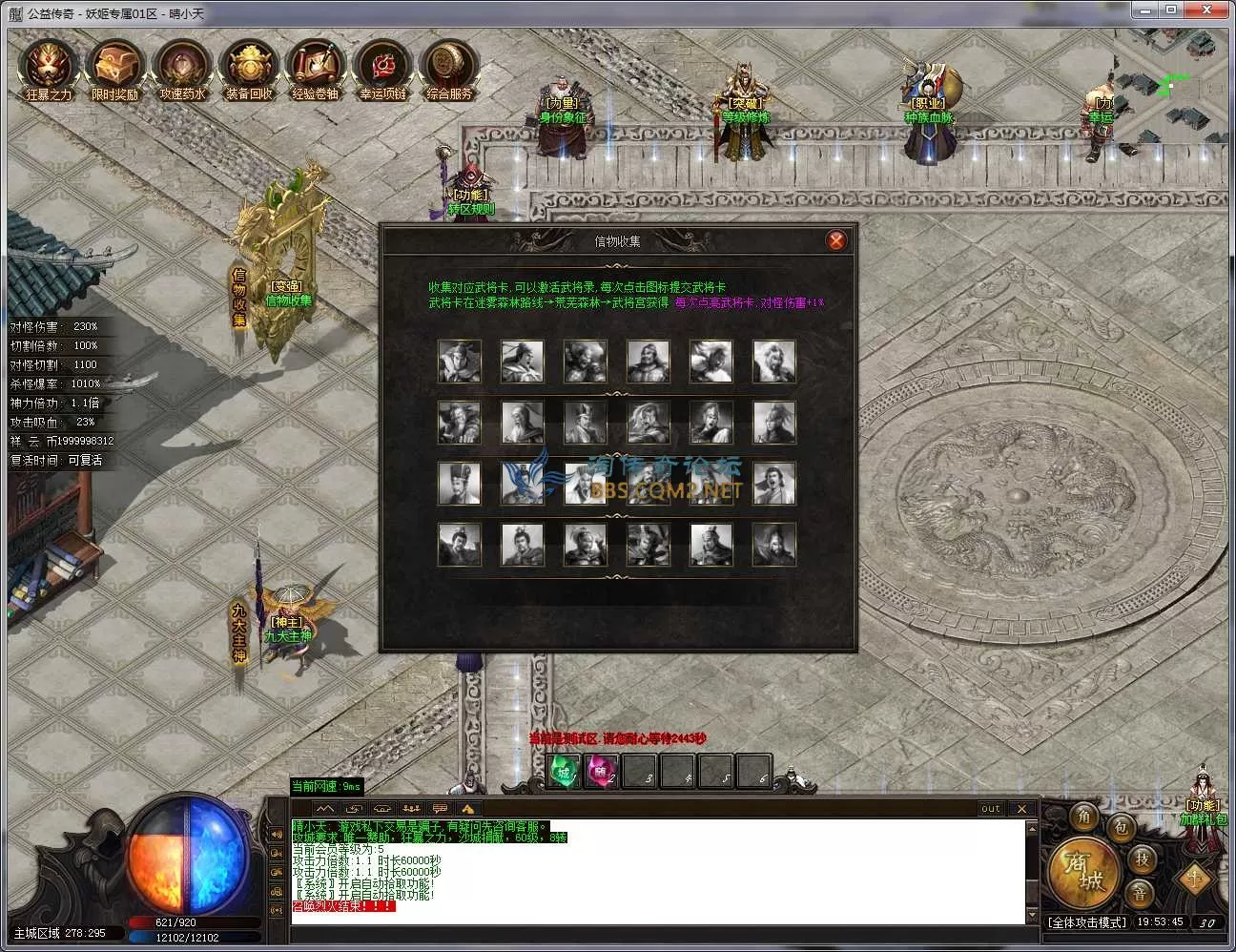Screen dimensions: 1236x952
Task: Toggle the sound 音 button
Action: click(1140, 894)
